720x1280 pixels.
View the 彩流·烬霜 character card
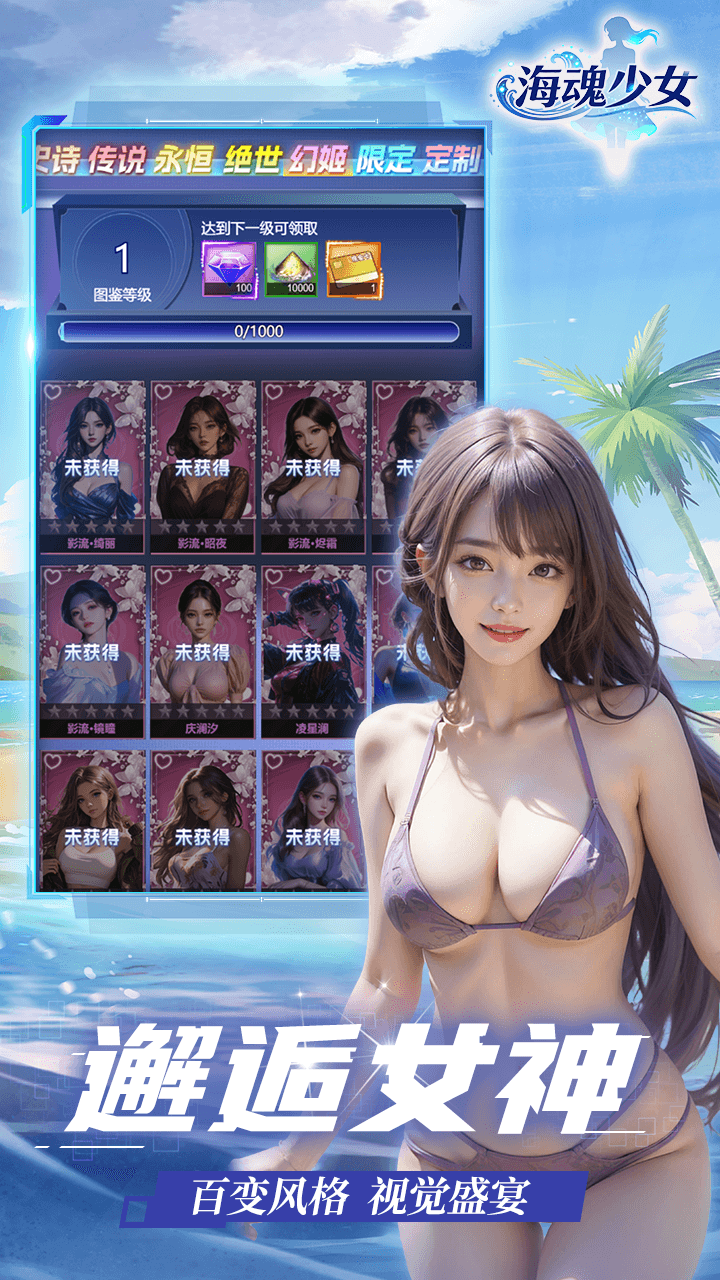[314, 466]
